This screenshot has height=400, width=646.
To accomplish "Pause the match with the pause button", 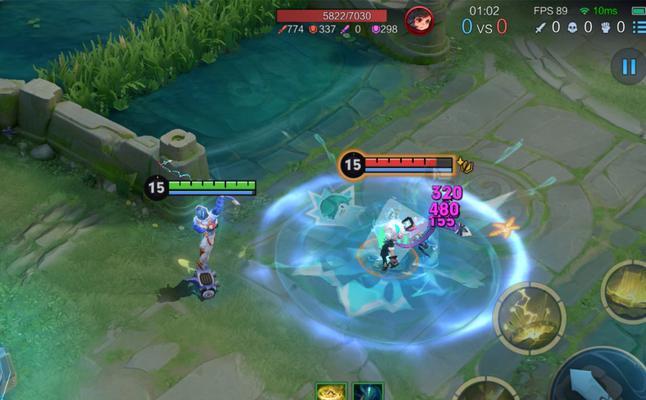I will [628, 67].
